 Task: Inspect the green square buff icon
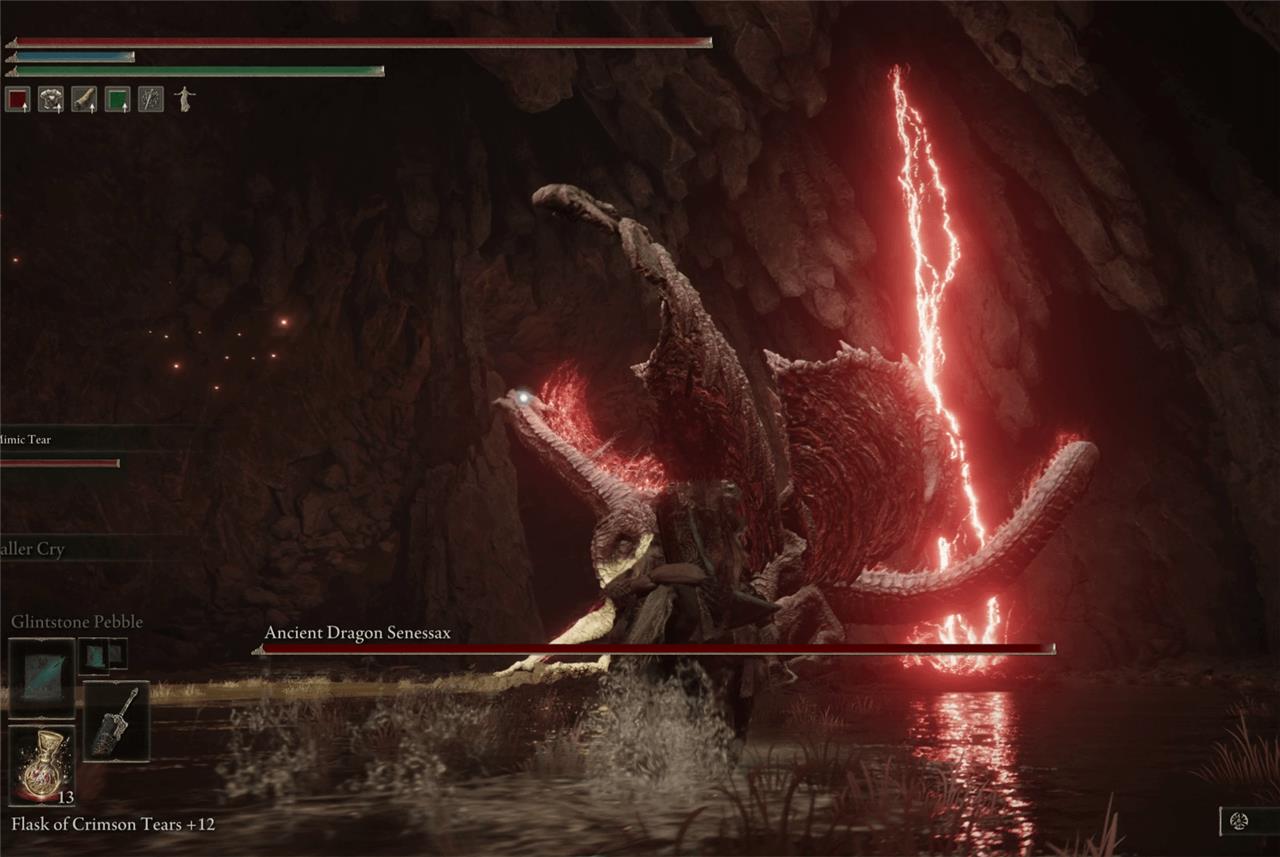pos(117,99)
